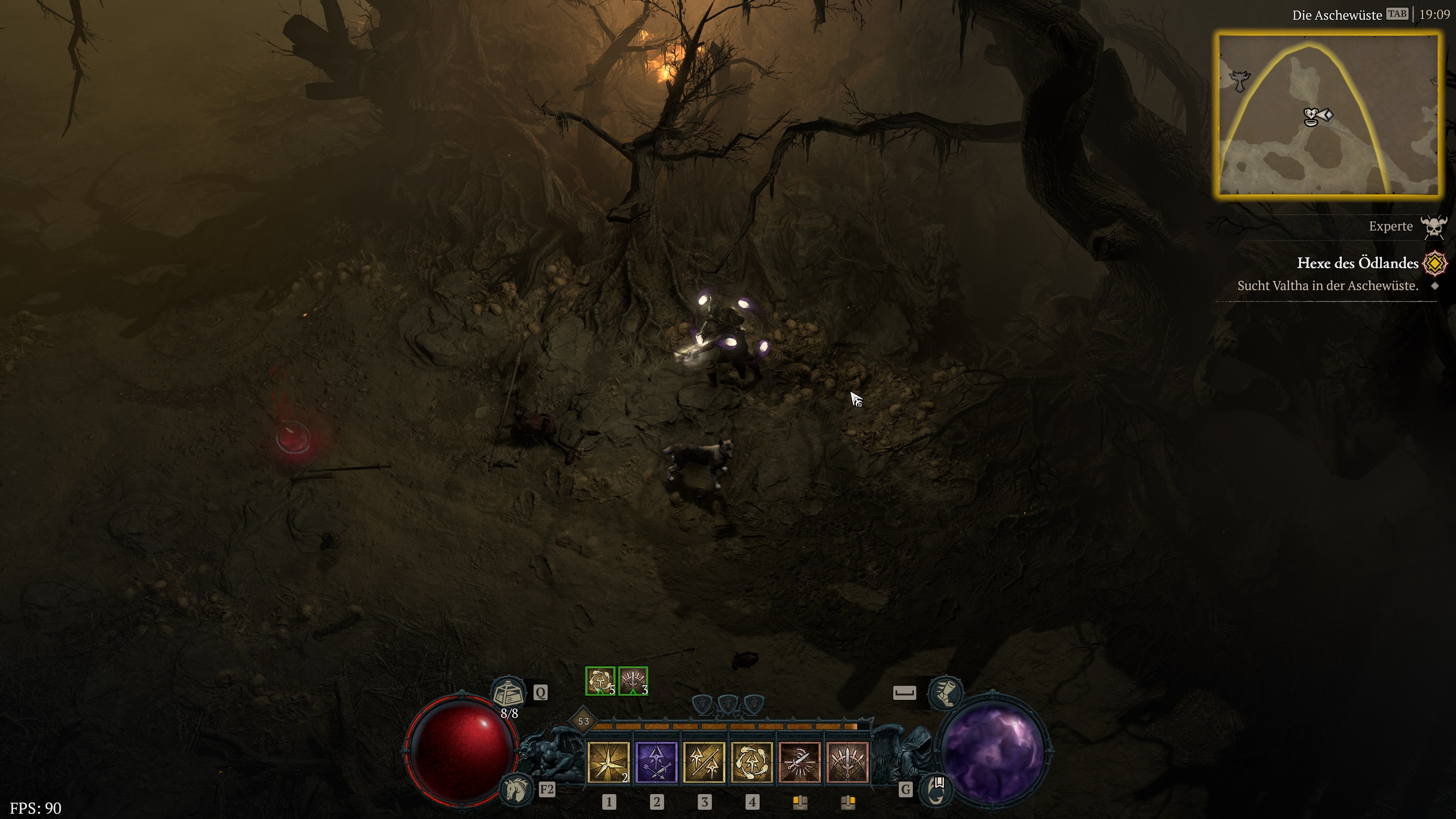Use the healing potion flask icon
The width and height of the screenshot is (1456, 819).
508,692
